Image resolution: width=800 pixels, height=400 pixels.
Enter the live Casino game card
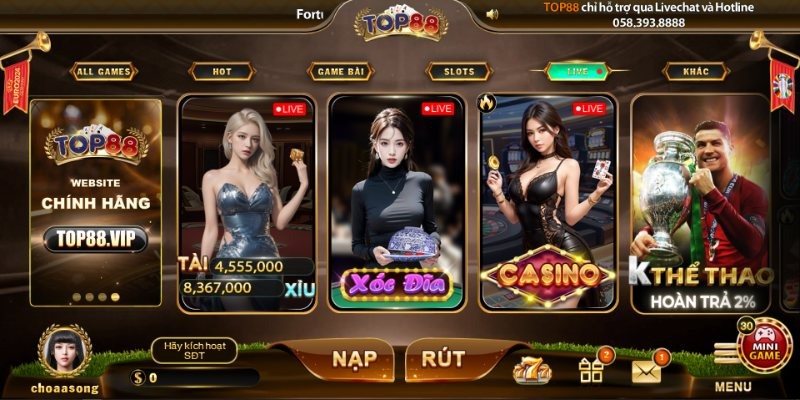547,200
